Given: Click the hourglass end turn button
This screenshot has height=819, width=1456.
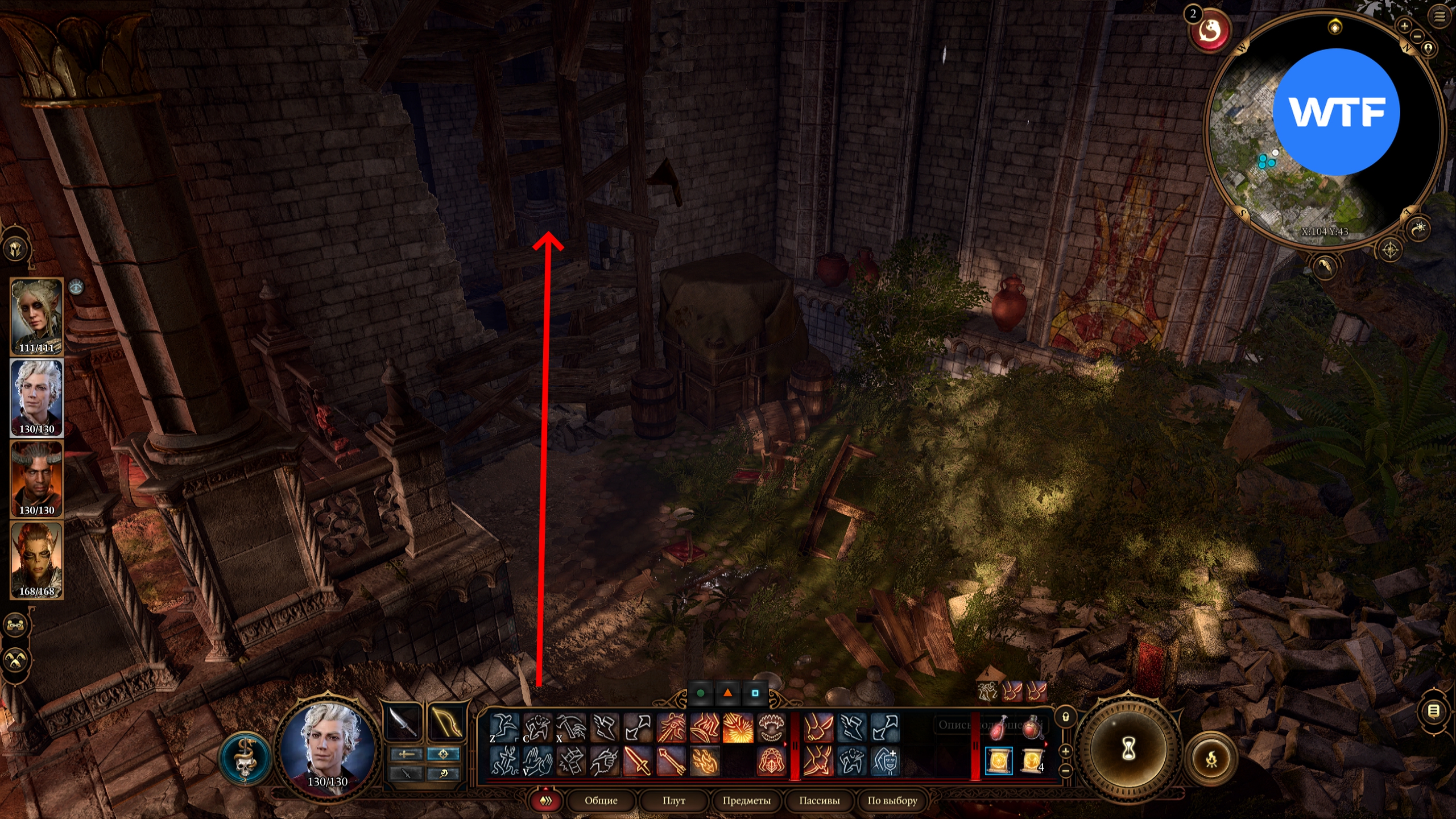Looking at the screenshot, I should click(x=1128, y=750).
